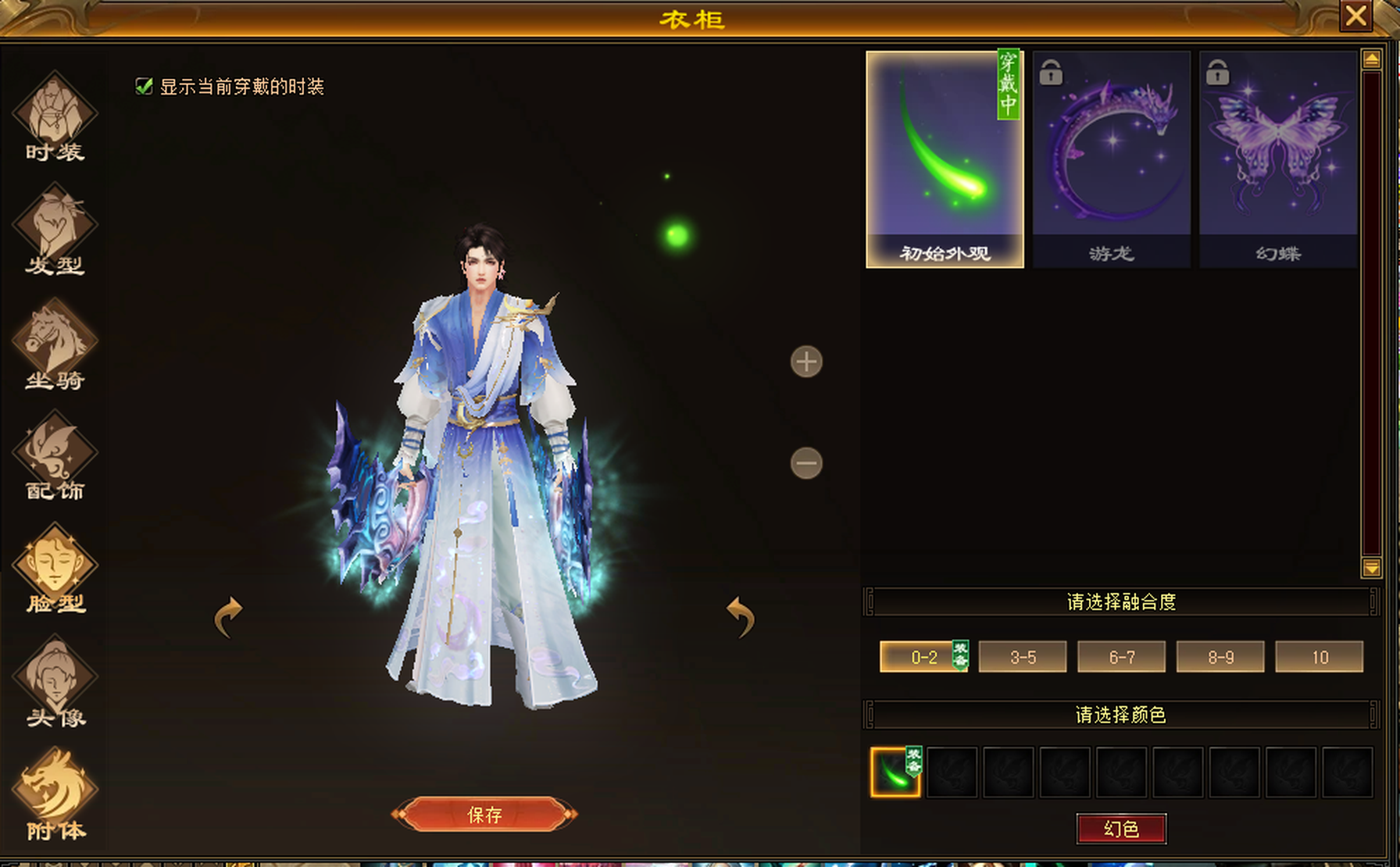
Task: Select fusion level 3-5
Action: click(1023, 657)
